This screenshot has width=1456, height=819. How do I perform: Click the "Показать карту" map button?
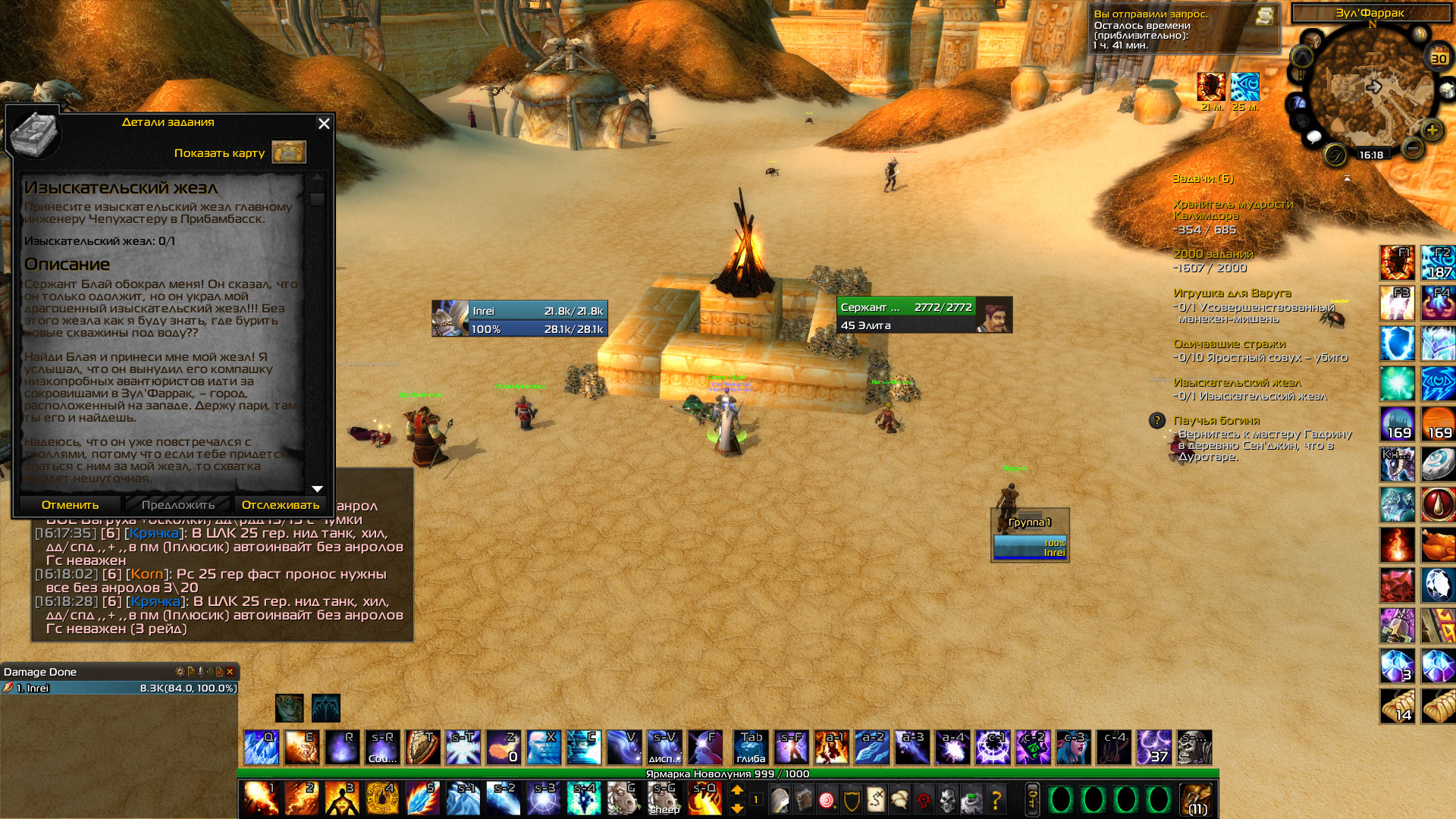coord(288,152)
